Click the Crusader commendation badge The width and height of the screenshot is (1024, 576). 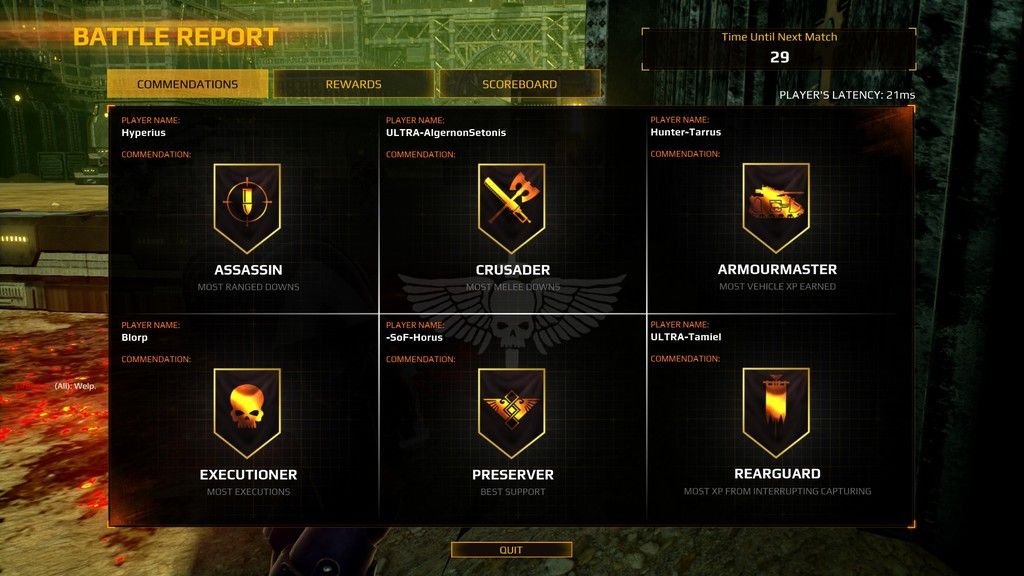point(512,208)
